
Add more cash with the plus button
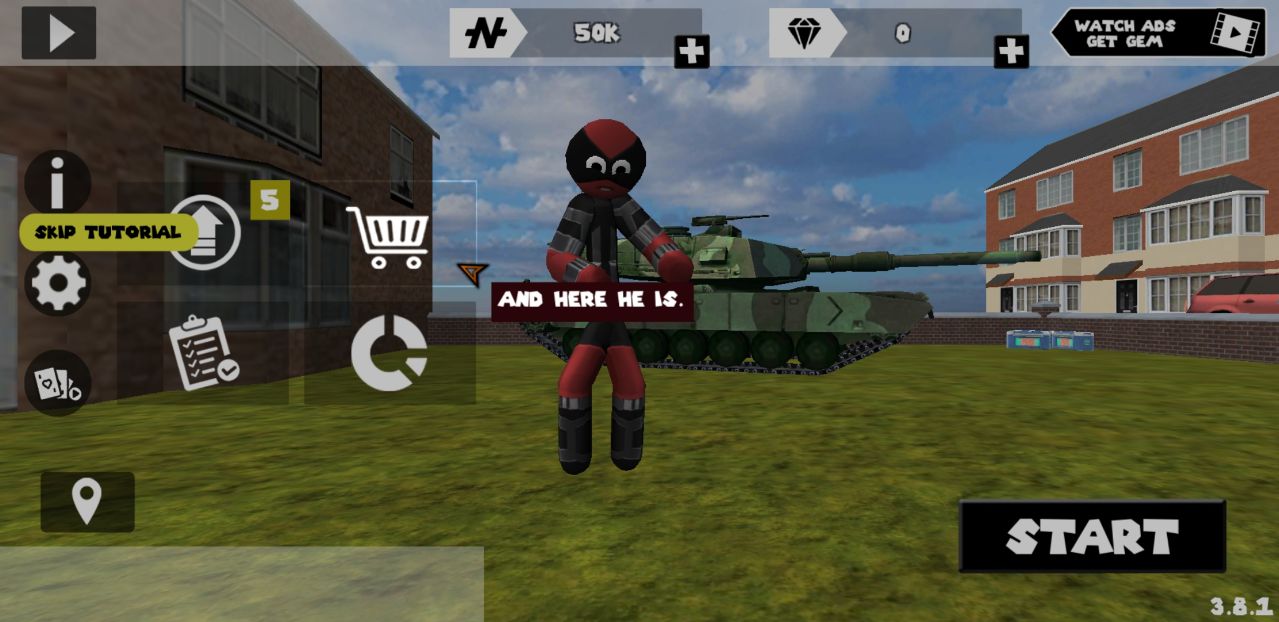[x=691, y=50]
